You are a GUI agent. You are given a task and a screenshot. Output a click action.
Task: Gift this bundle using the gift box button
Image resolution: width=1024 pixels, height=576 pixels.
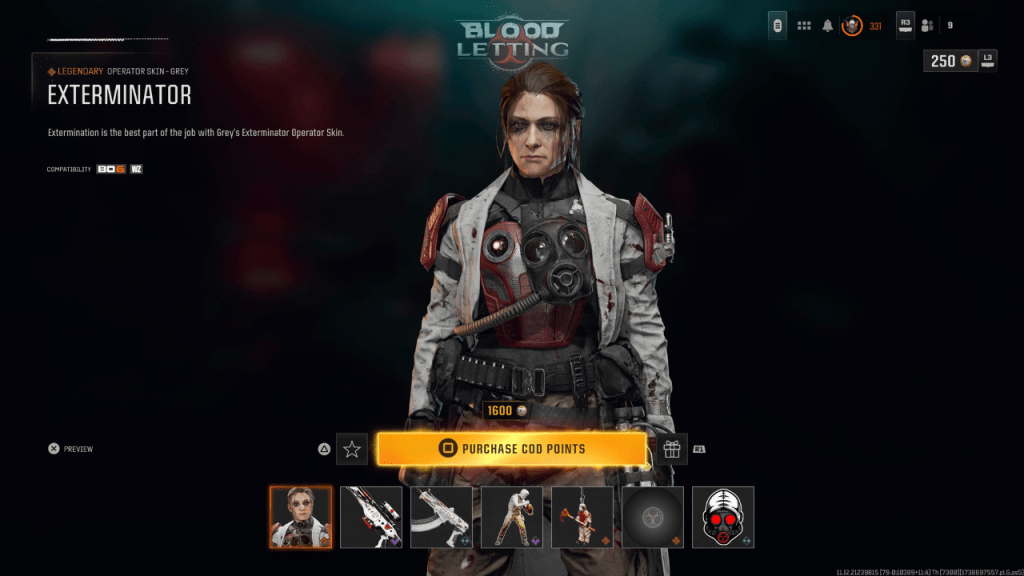pos(672,449)
